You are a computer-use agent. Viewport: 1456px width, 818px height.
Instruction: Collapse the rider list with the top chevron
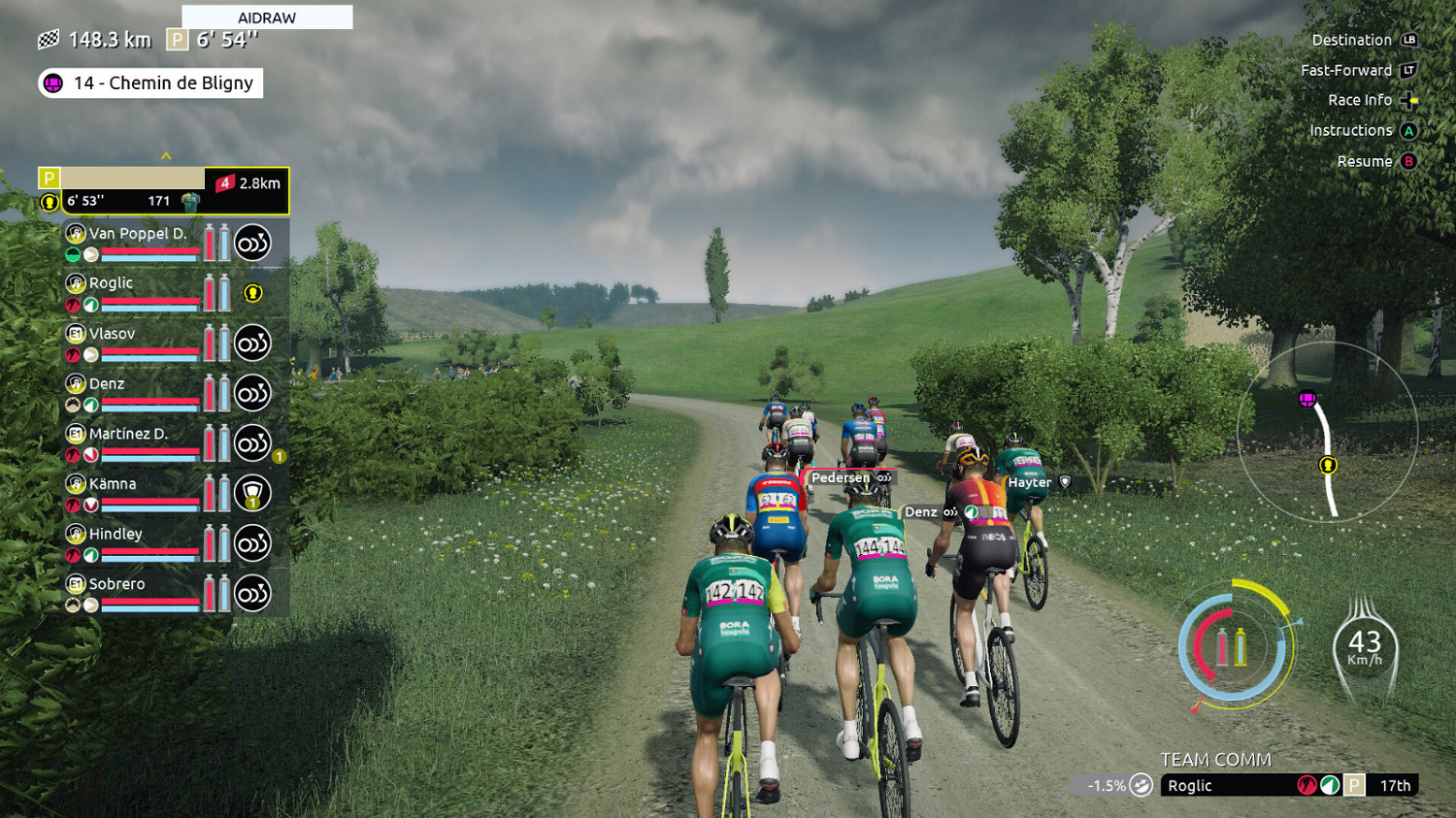click(165, 155)
